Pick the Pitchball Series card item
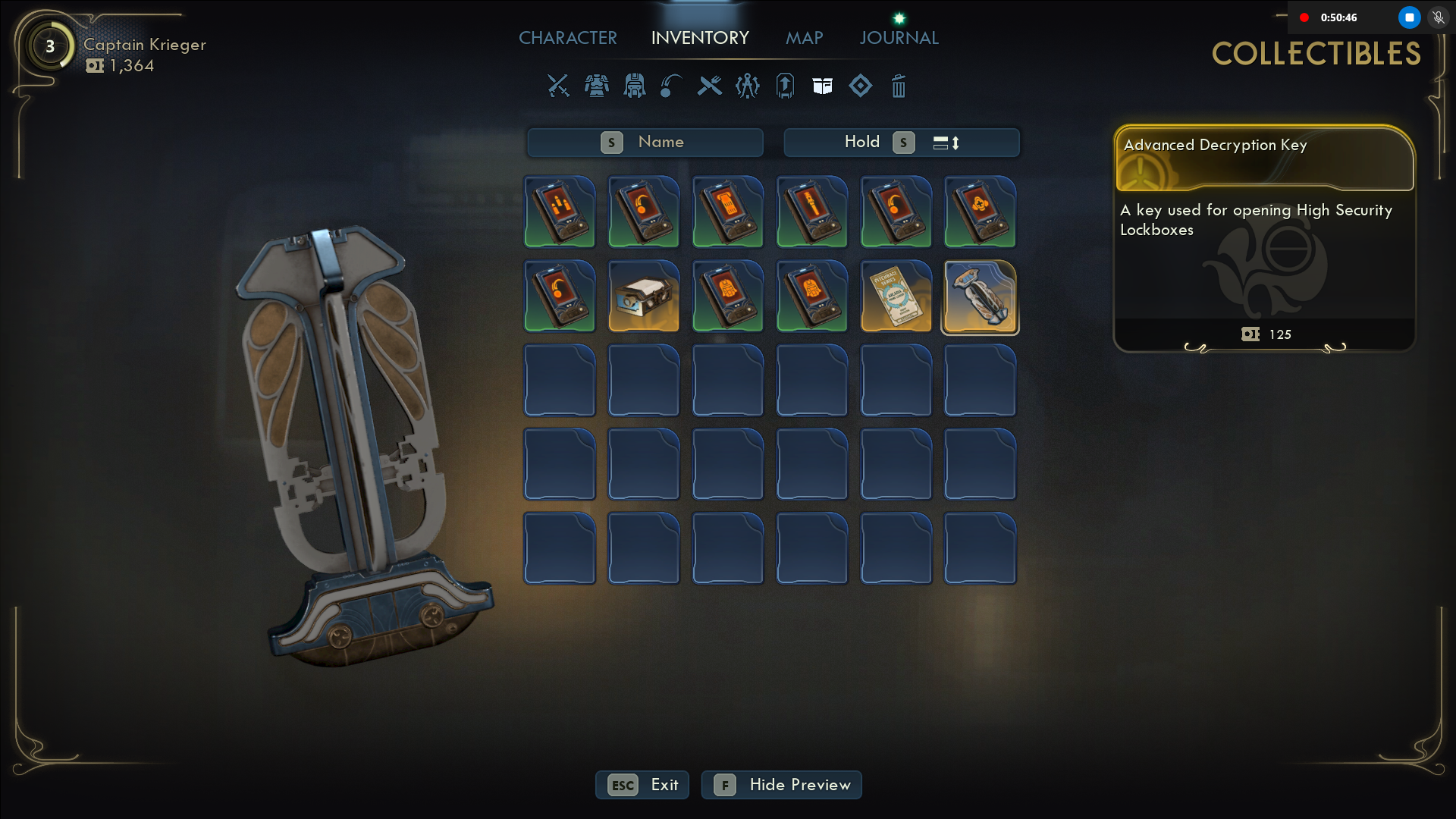Screen dimensions: 1456x819 pyautogui.click(x=896, y=297)
